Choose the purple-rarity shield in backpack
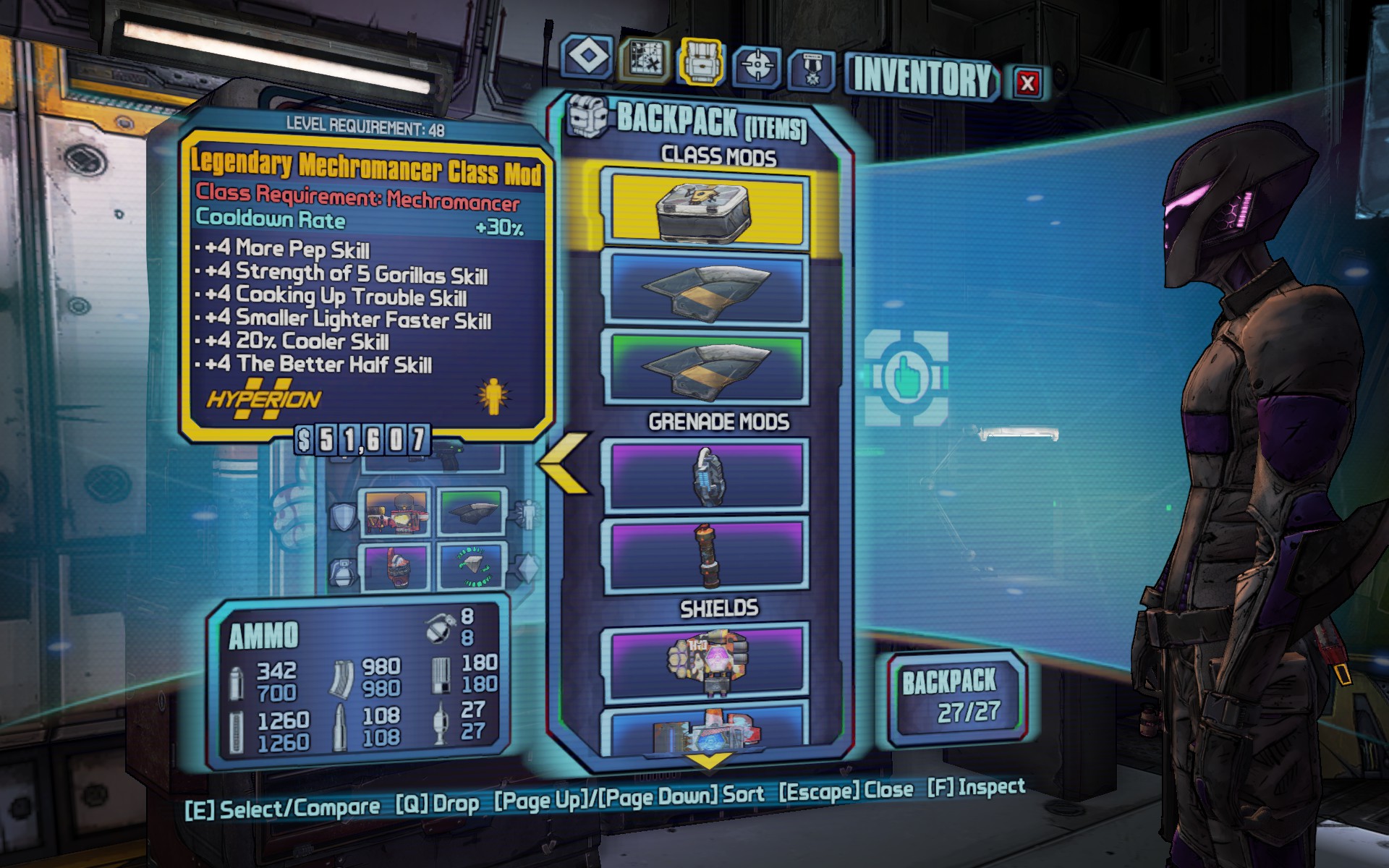This screenshot has height=868, width=1389. pos(706,662)
